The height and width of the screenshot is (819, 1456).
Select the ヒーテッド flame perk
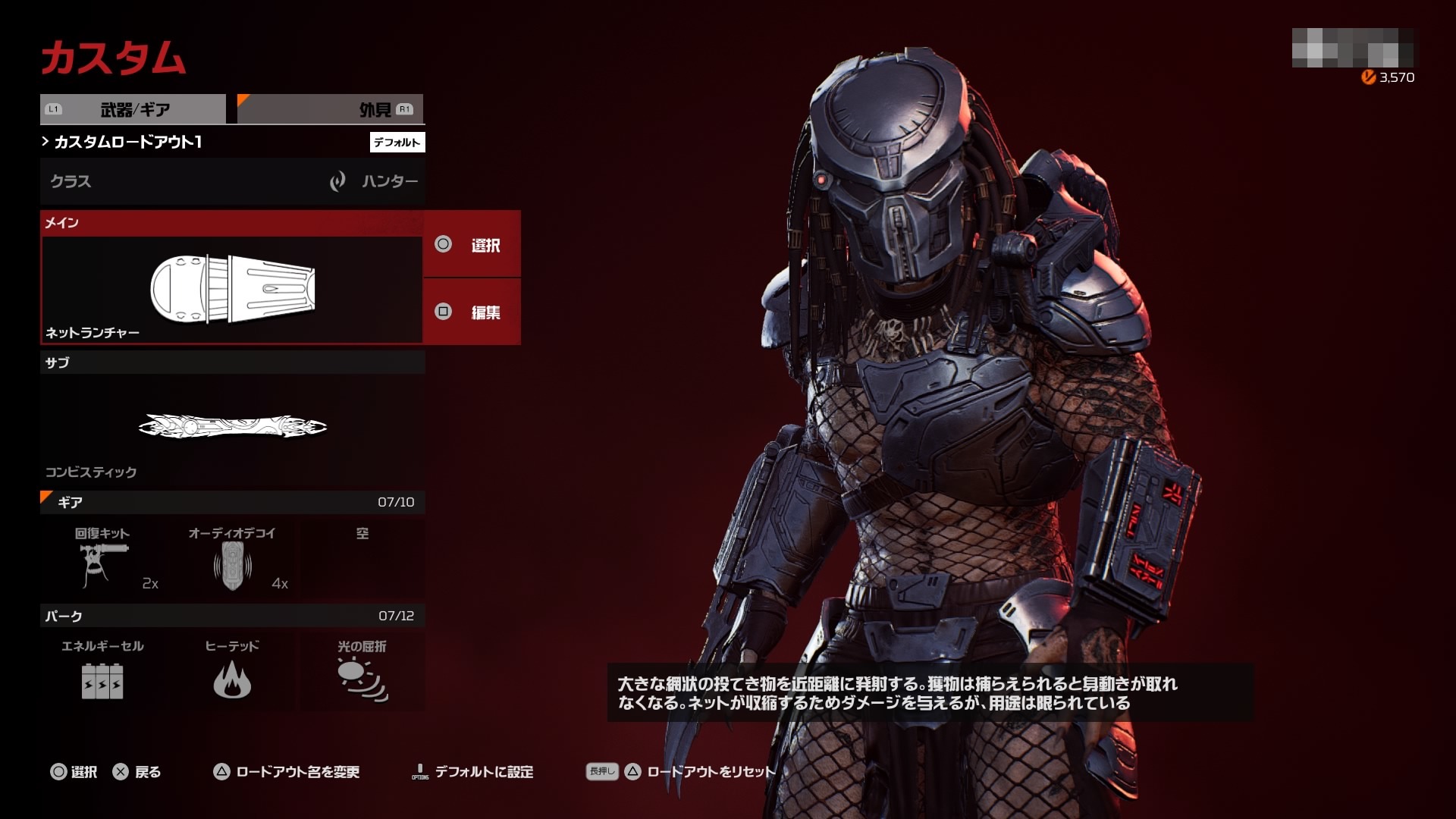pyautogui.click(x=232, y=671)
